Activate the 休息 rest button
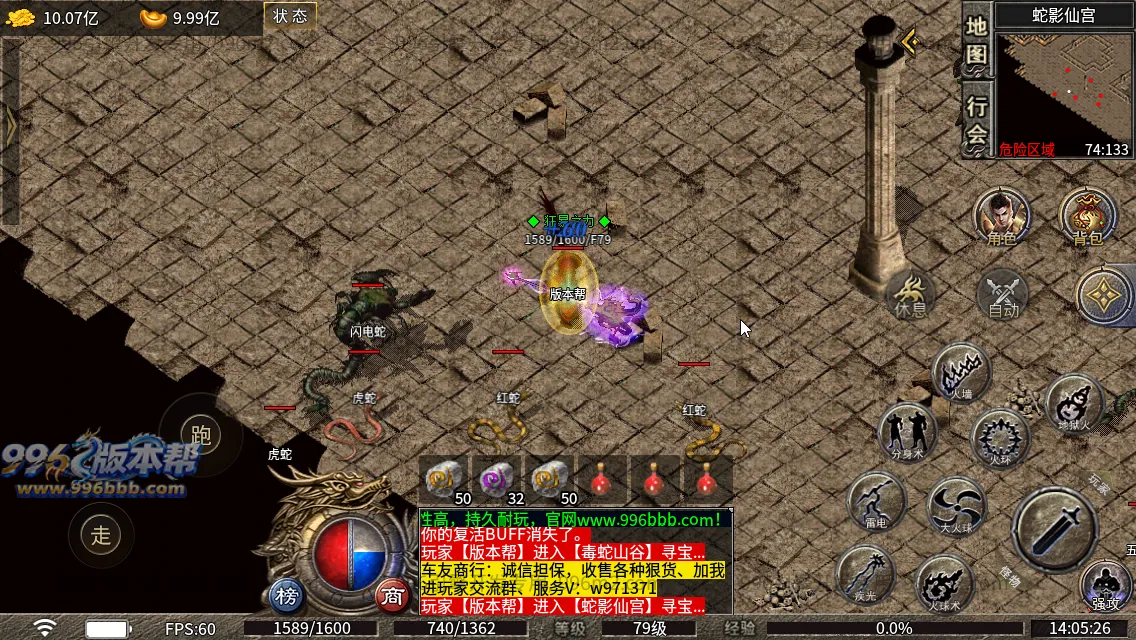 pyautogui.click(x=910, y=294)
